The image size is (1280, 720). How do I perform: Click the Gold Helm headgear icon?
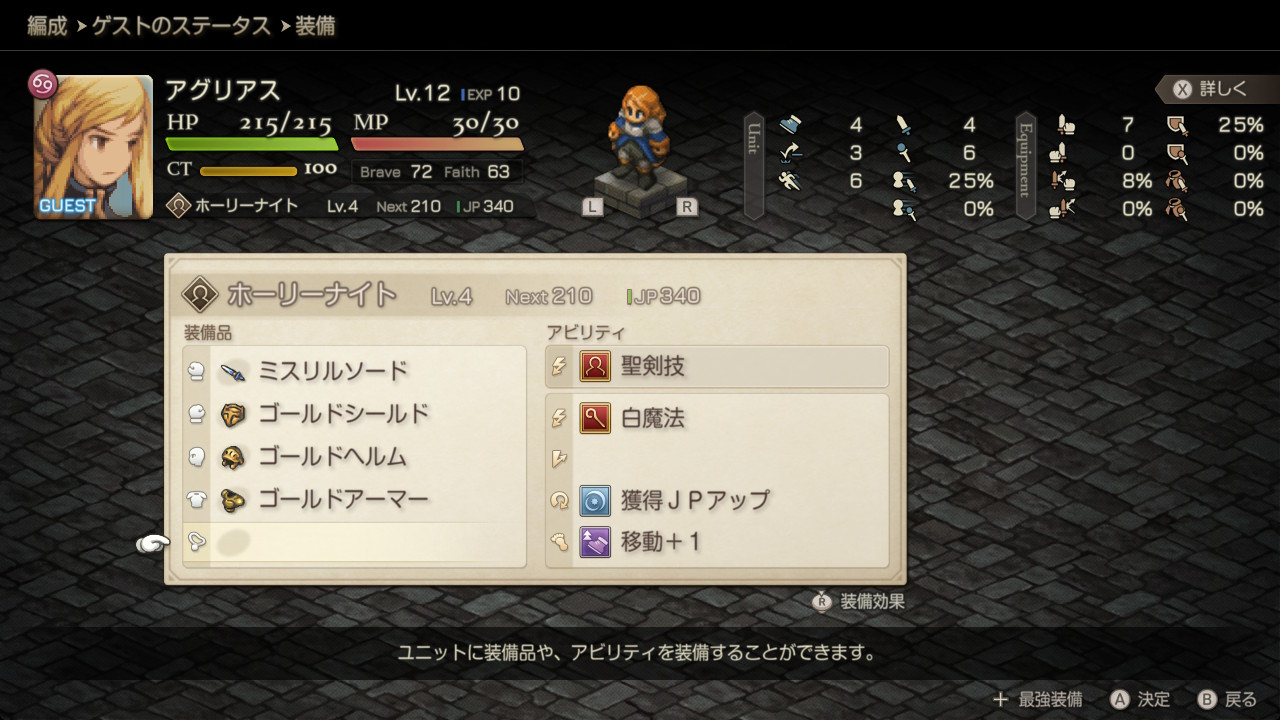[x=231, y=456]
